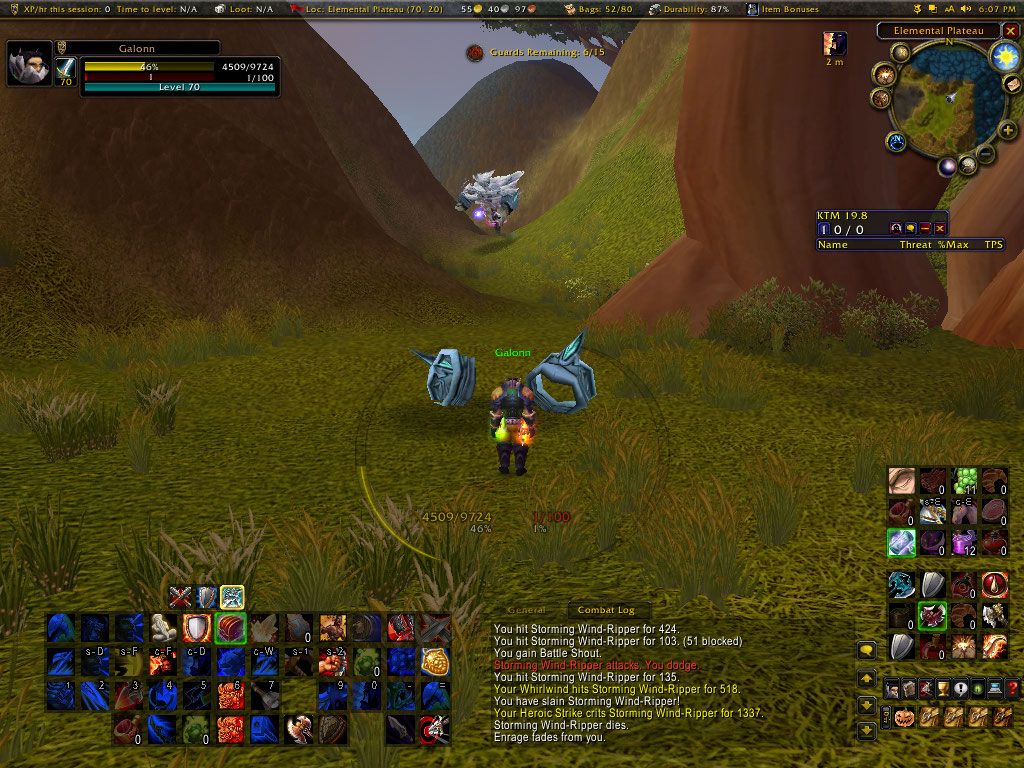Click the buff icon showing 2 m
This screenshot has height=768, width=1024.
834,43
